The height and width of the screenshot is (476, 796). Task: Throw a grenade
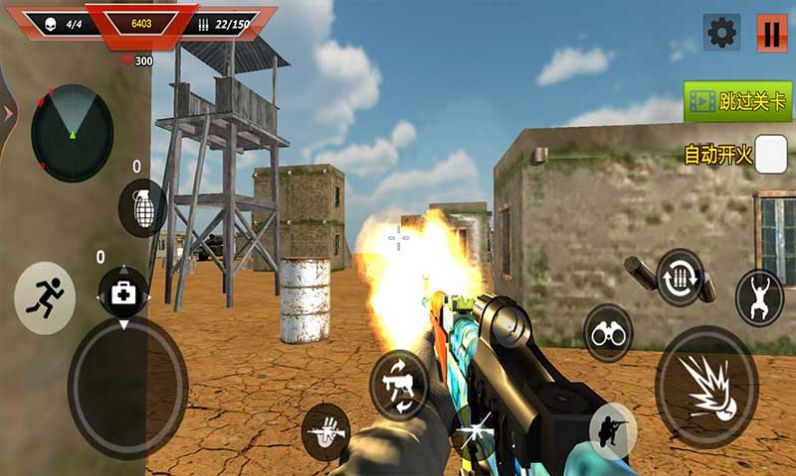click(x=141, y=207)
